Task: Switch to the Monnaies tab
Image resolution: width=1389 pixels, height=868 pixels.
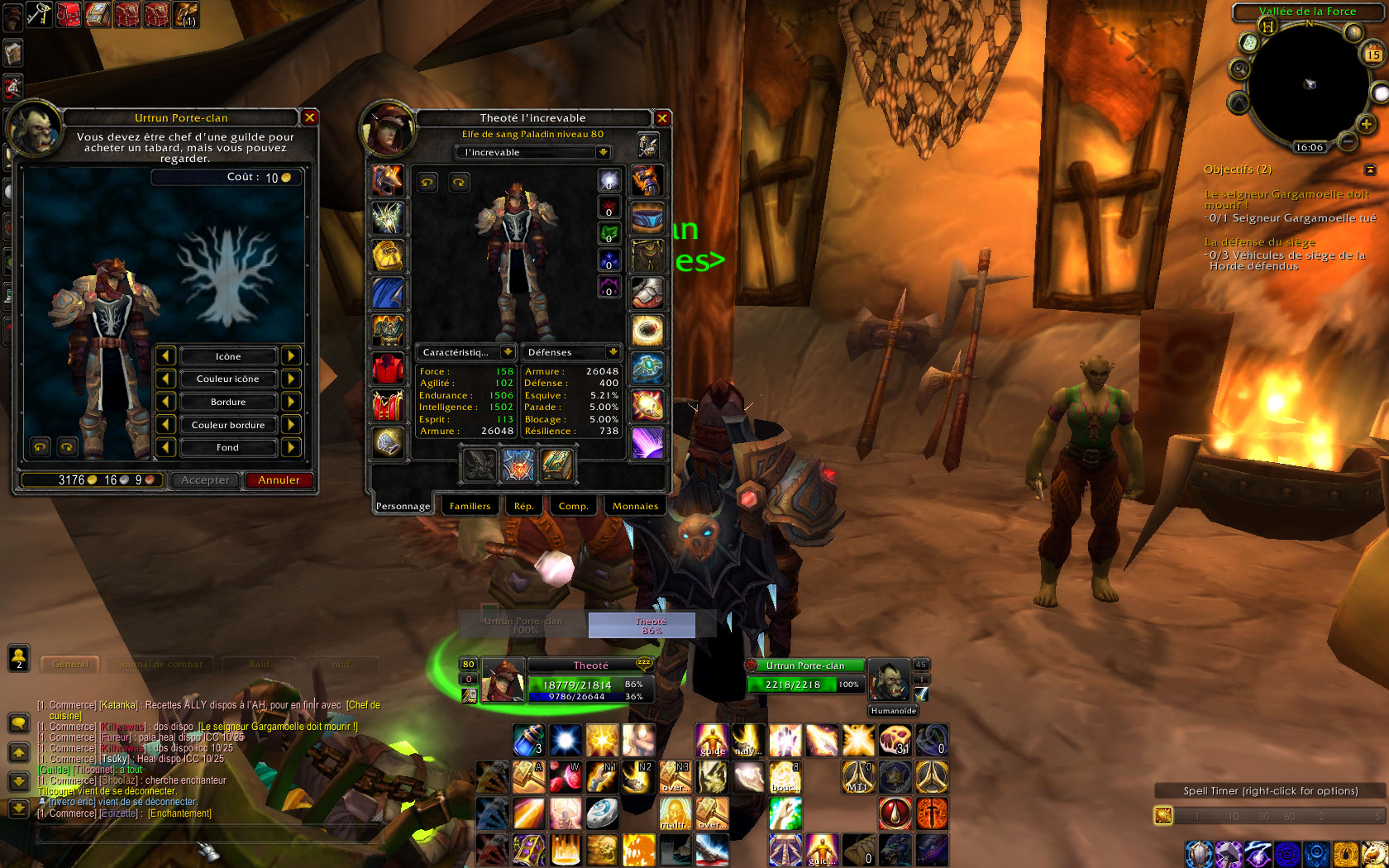Action: 634,505
